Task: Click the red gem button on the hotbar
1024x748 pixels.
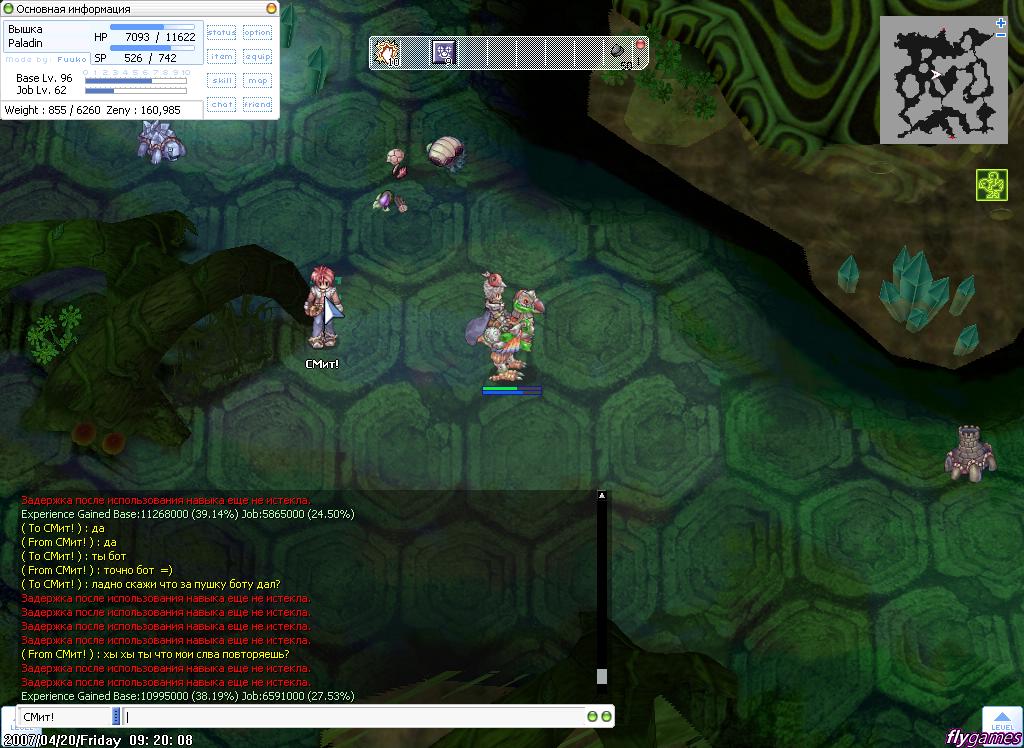Action: click(x=639, y=45)
